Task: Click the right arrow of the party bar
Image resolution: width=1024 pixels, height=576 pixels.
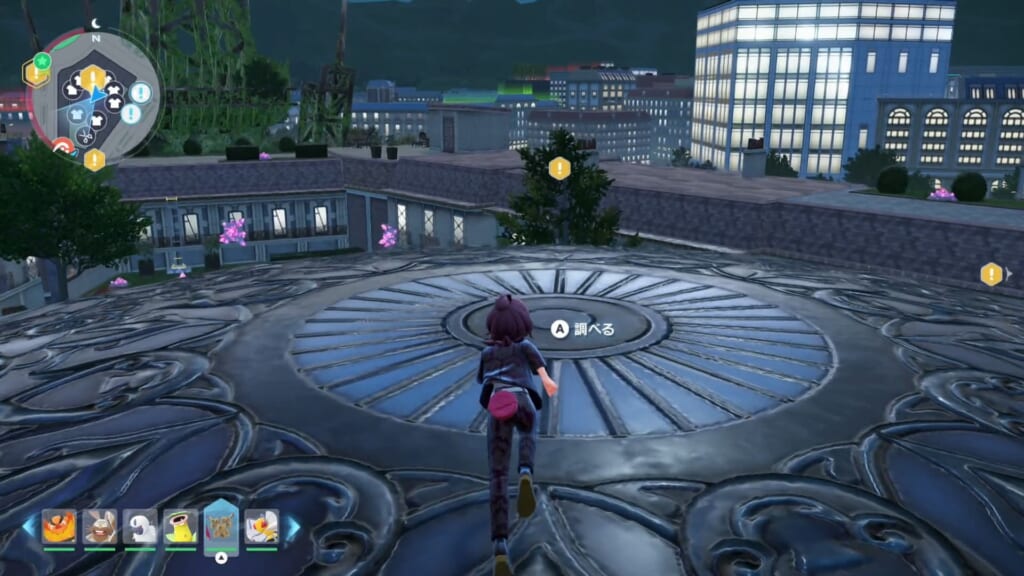Action: coord(293,527)
